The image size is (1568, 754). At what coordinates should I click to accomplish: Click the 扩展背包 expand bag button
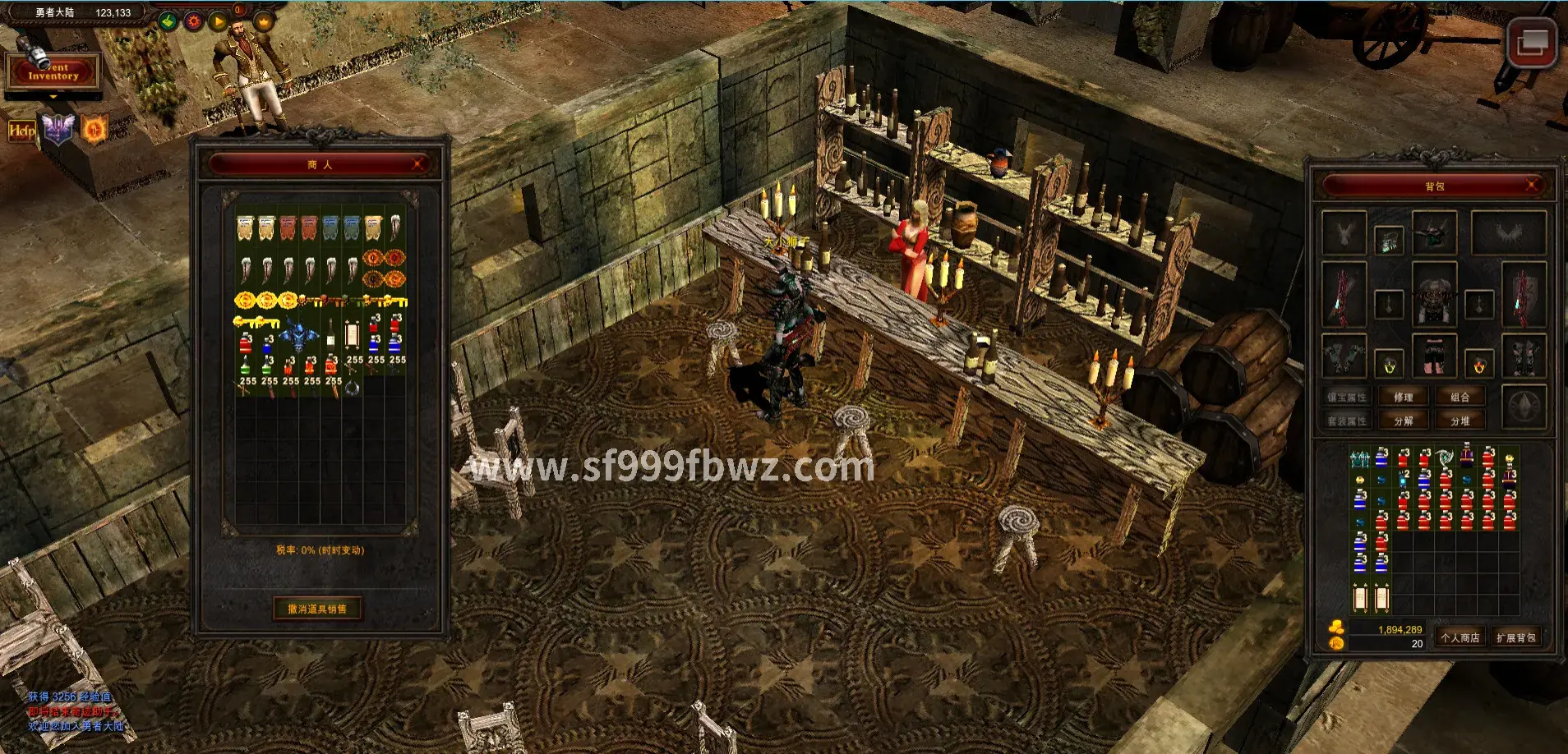click(1515, 638)
